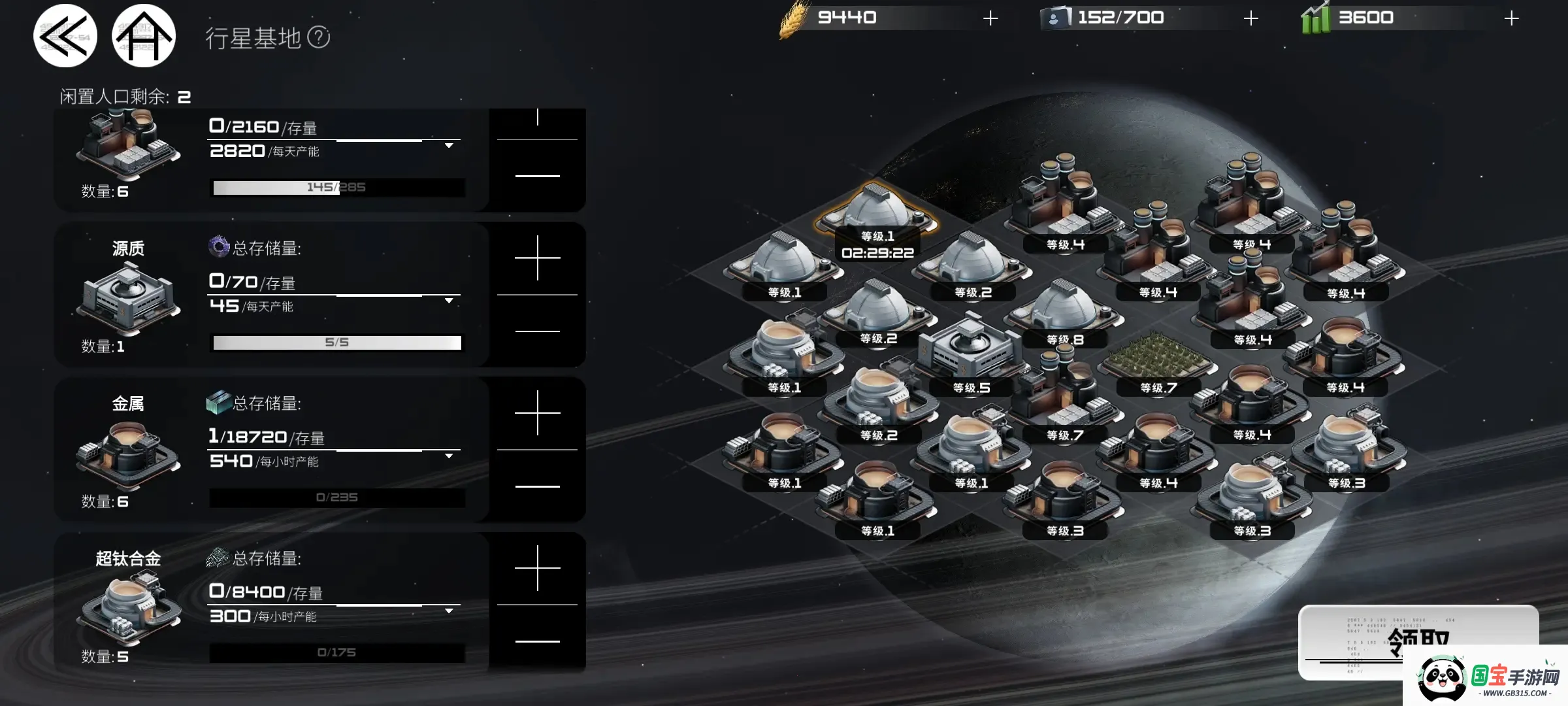Screen dimensions: 1568x706
Task: Expand the 超钛合金 storage dropdown arrow
Action: point(449,611)
